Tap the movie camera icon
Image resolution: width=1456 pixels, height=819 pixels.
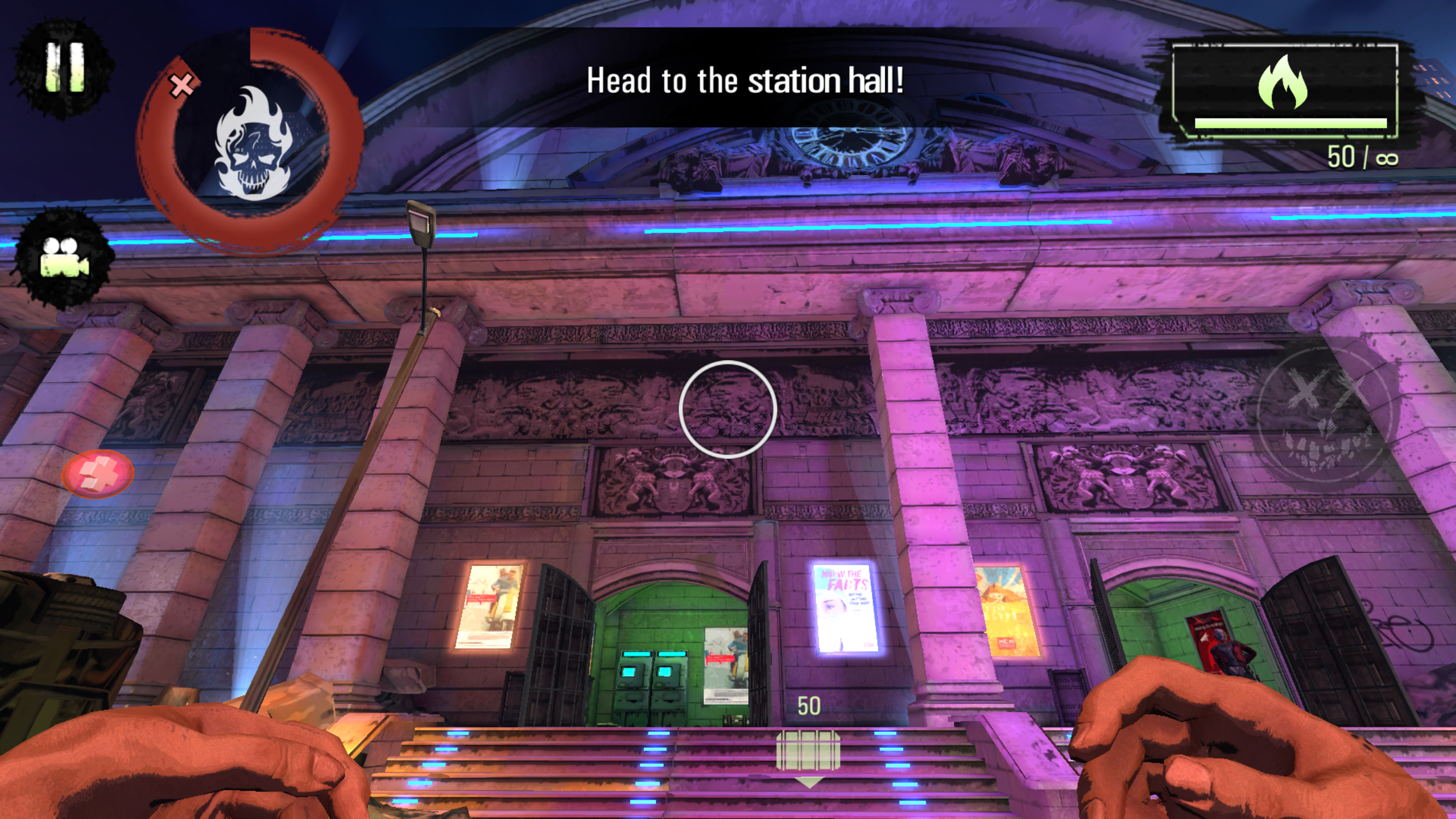tap(64, 258)
